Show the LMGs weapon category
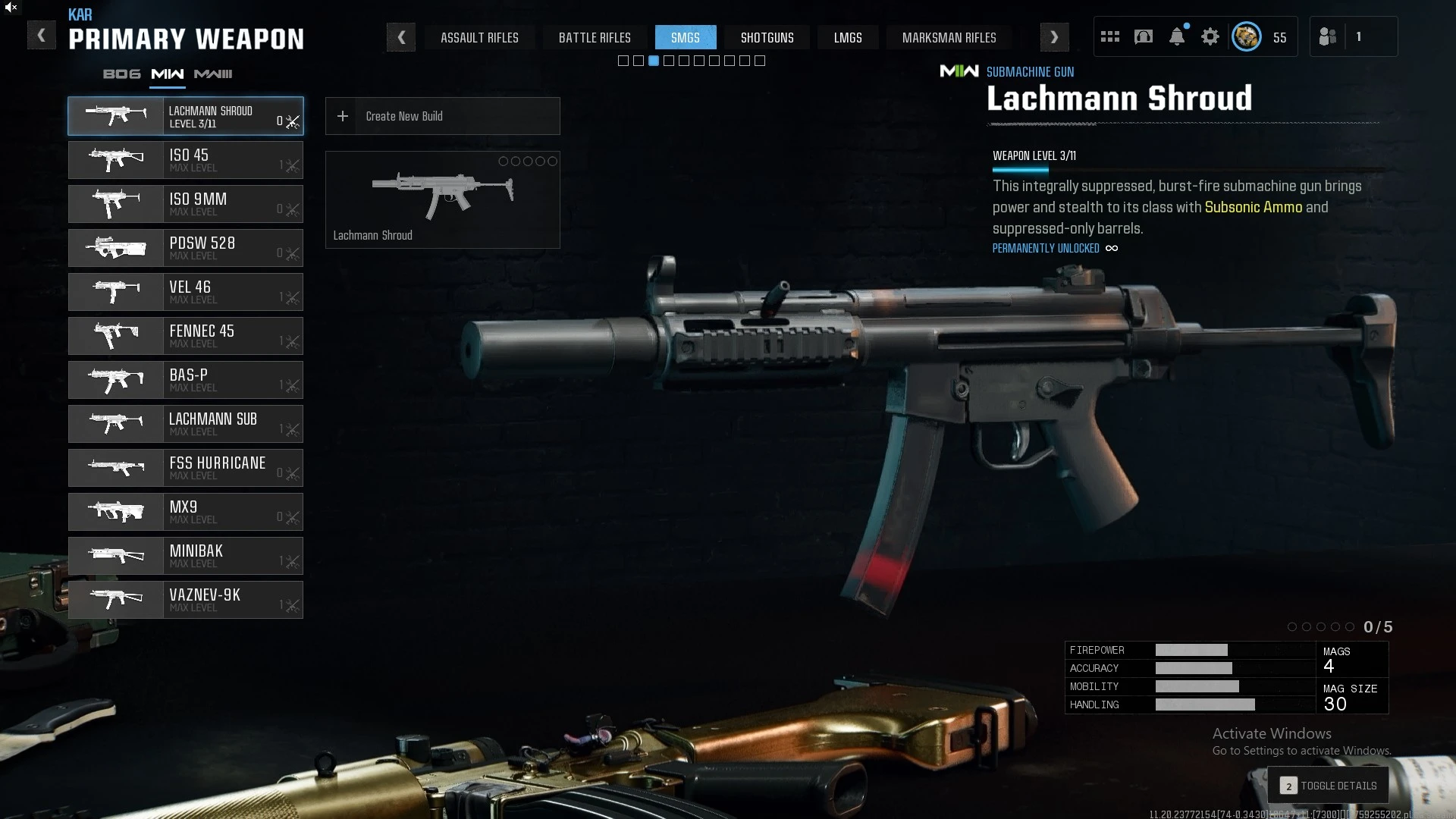Screen dimensions: 1456x819 [x=848, y=37]
